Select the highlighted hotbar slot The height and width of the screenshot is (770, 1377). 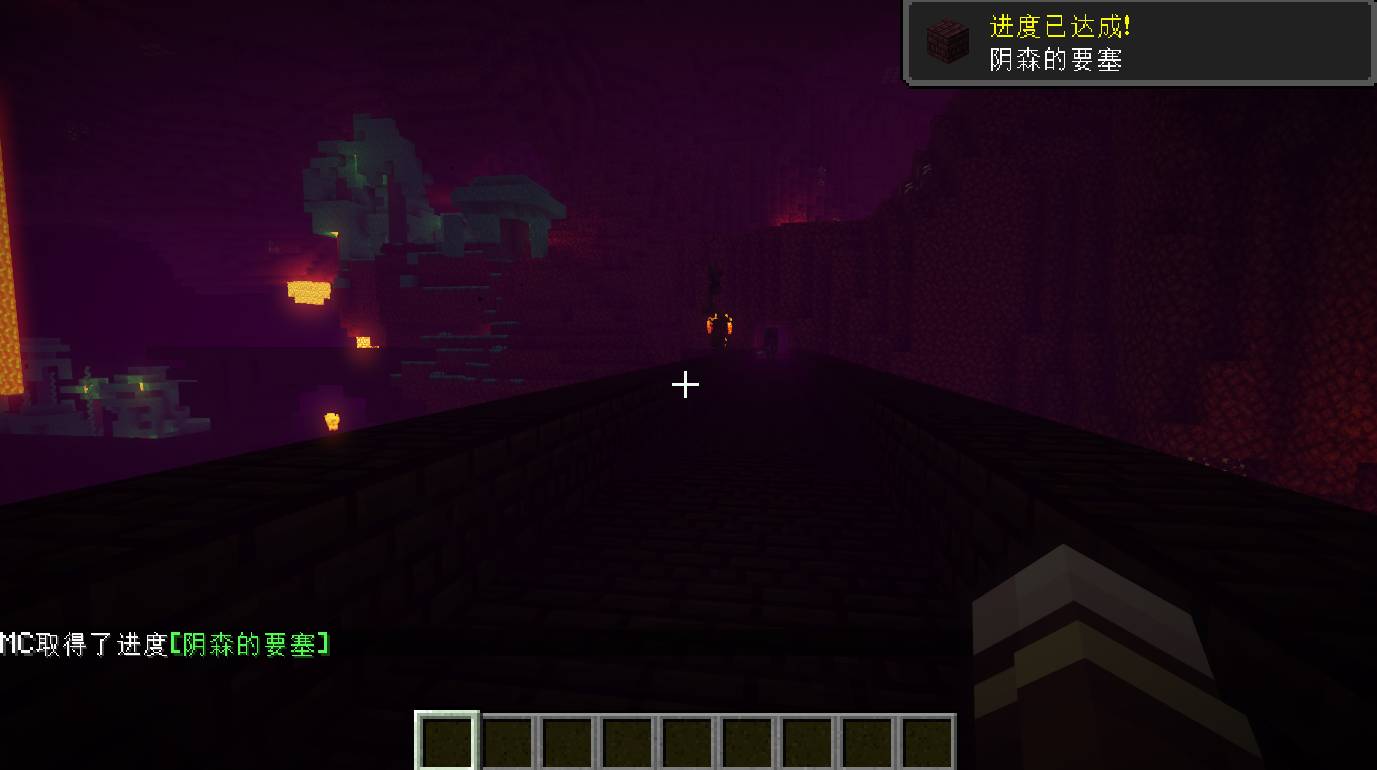point(447,742)
